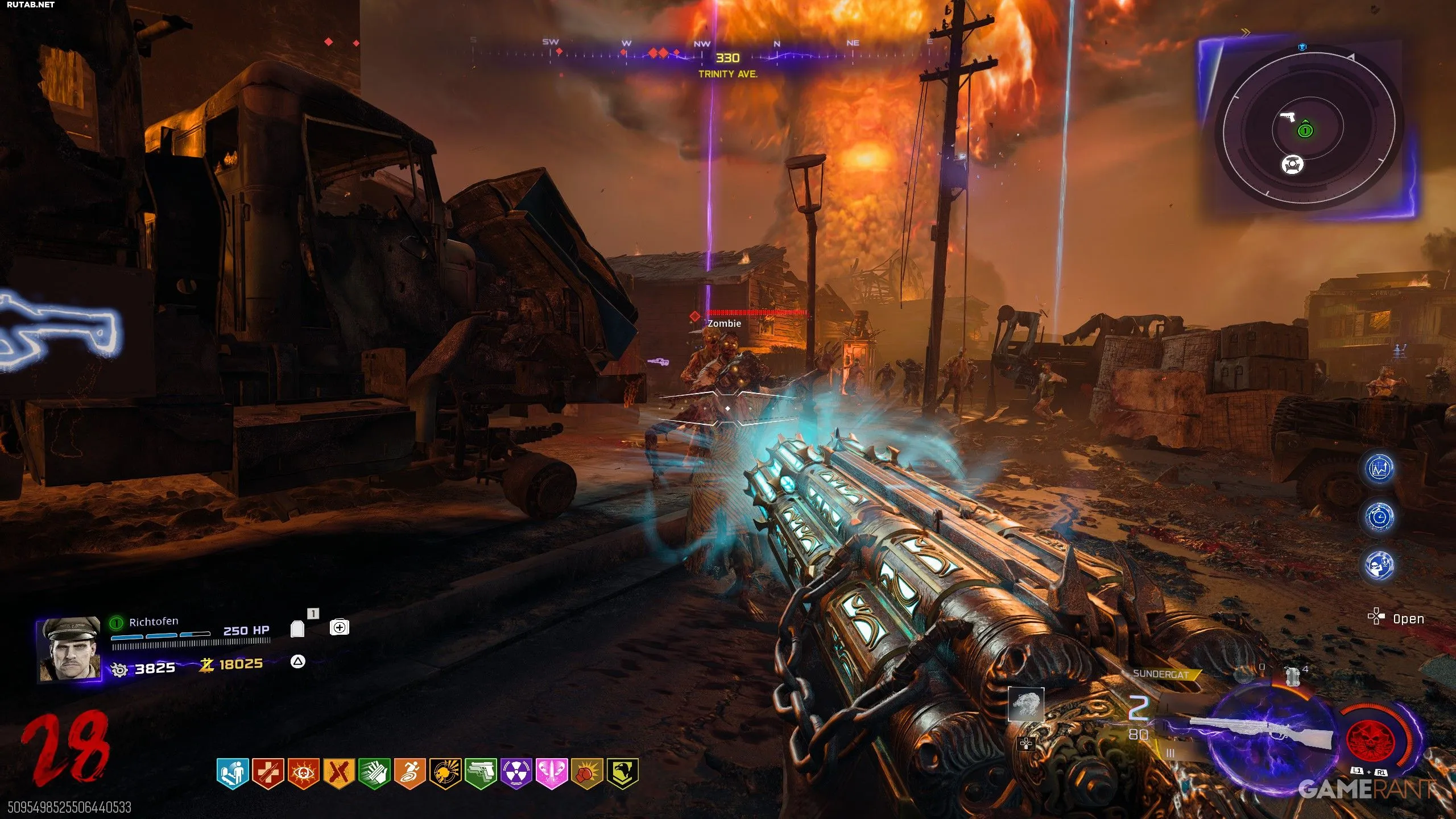Select the skull-eye Death Perception perk
1456x819 pixels.
304,773
